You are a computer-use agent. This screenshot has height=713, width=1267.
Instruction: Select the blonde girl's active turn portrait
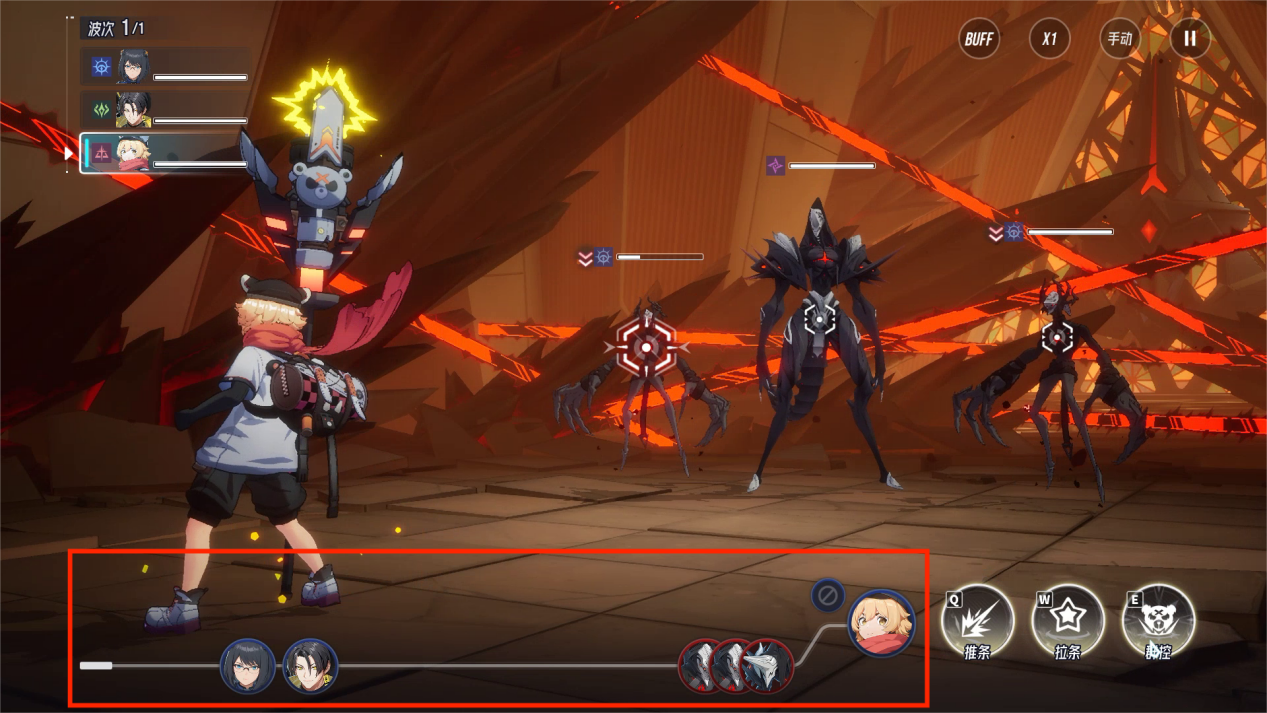click(x=881, y=622)
